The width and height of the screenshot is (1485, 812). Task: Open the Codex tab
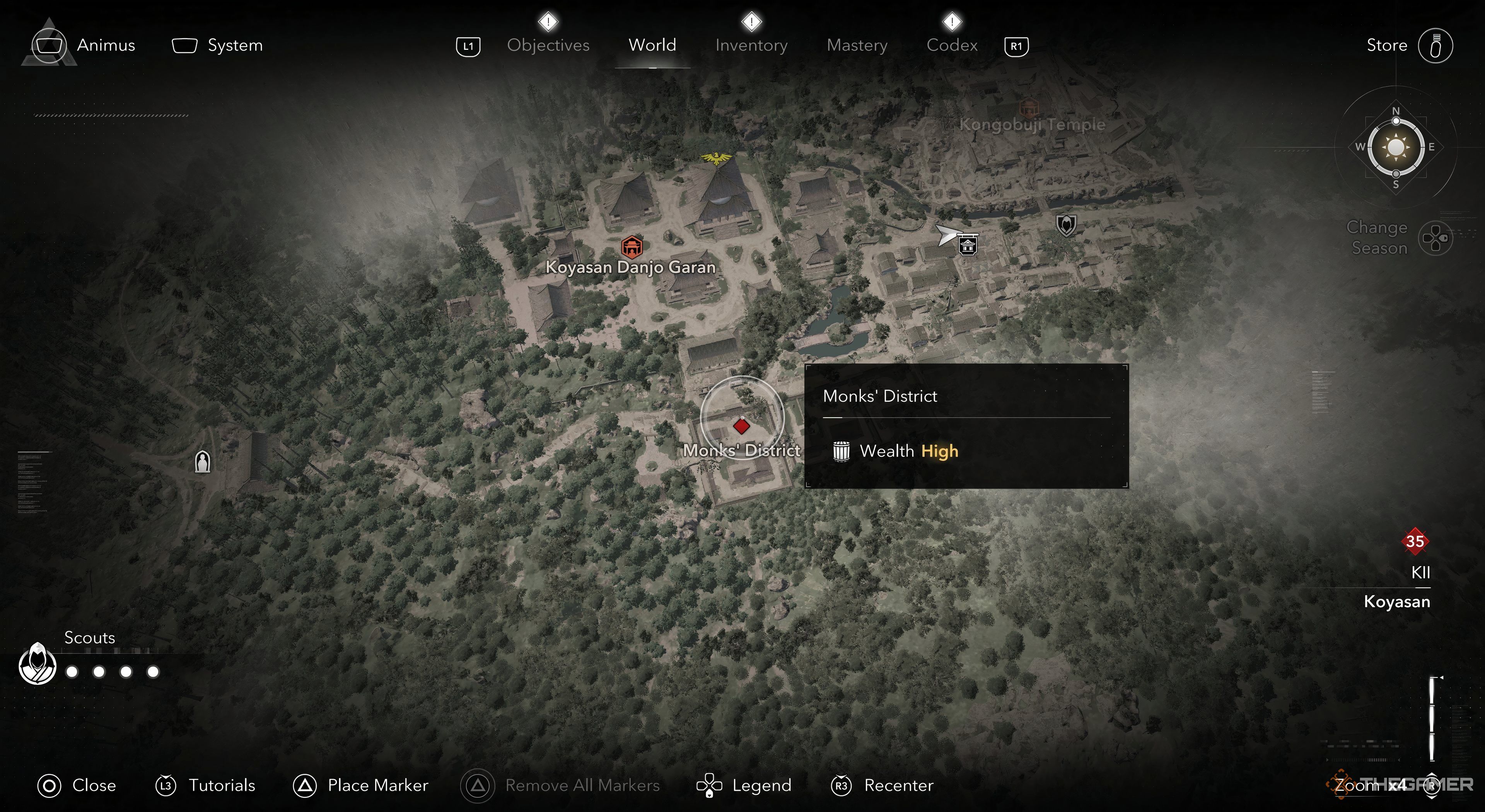click(952, 46)
